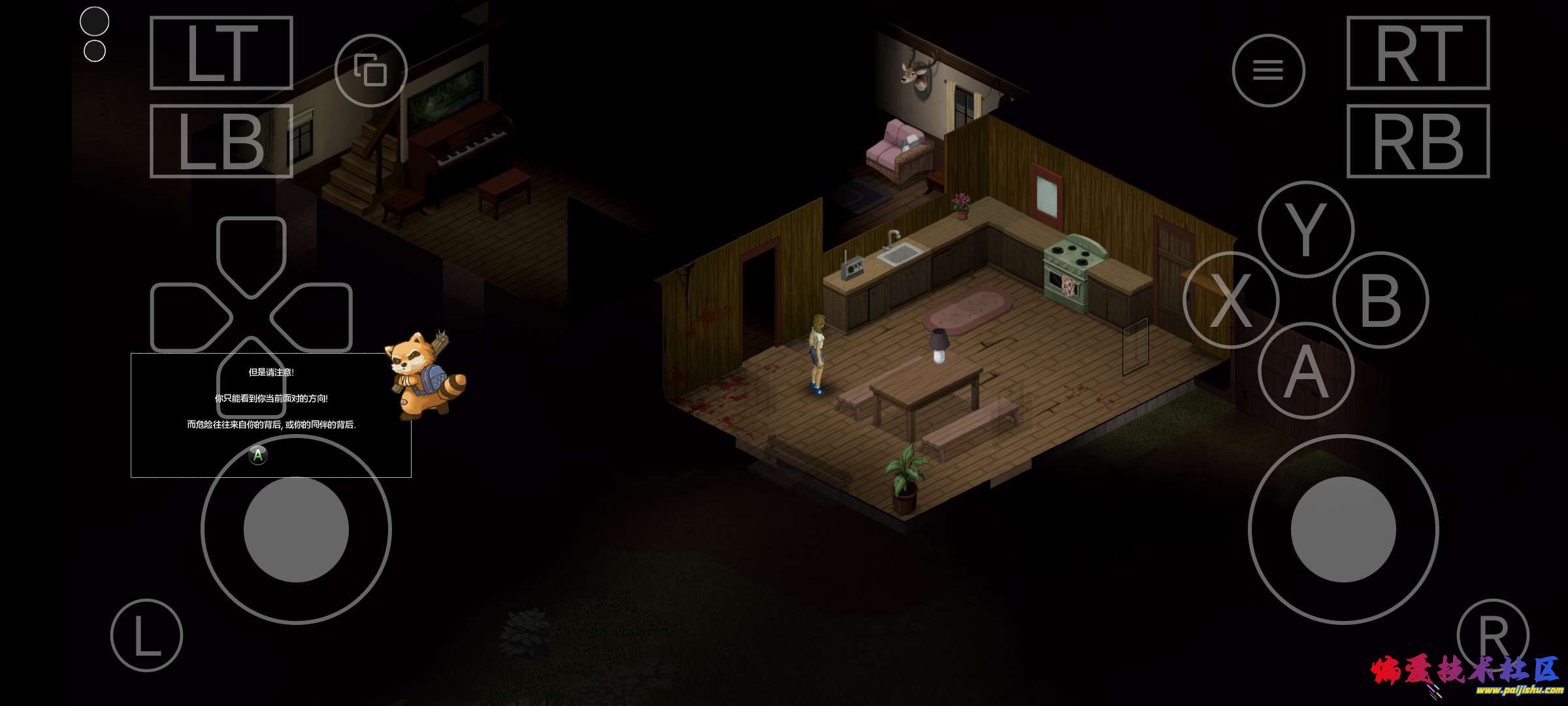Tap the left analog stick knob

click(296, 529)
